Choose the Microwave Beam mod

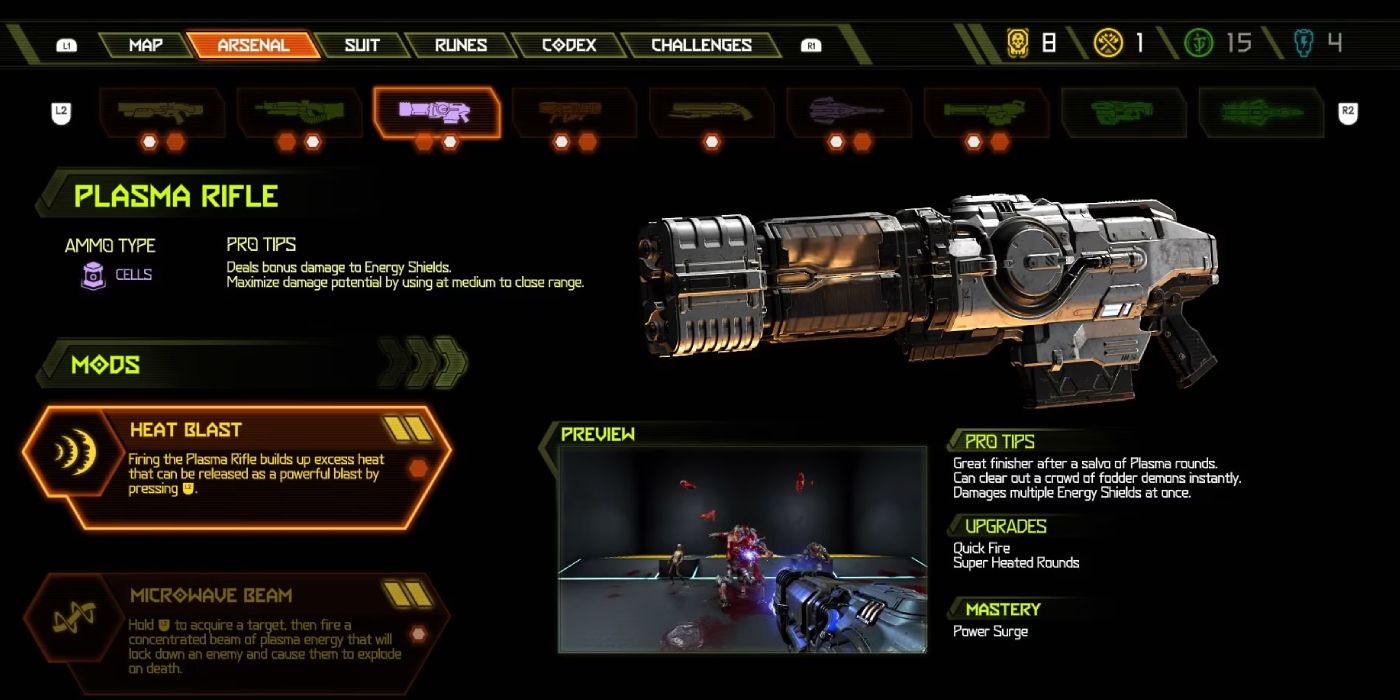pos(237,633)
